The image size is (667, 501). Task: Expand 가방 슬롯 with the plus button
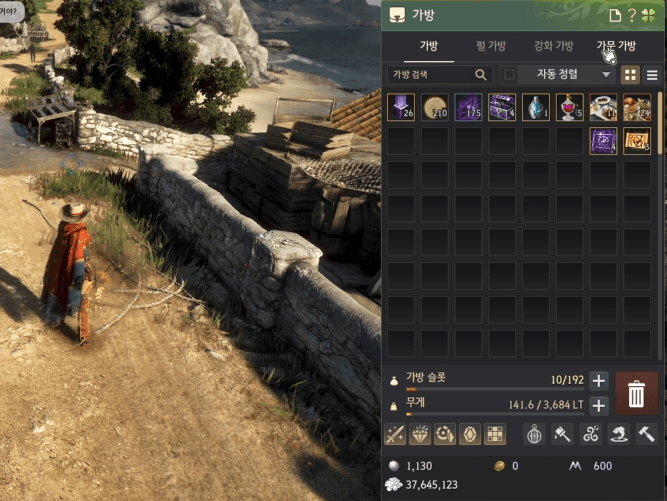tap(598, 380)
